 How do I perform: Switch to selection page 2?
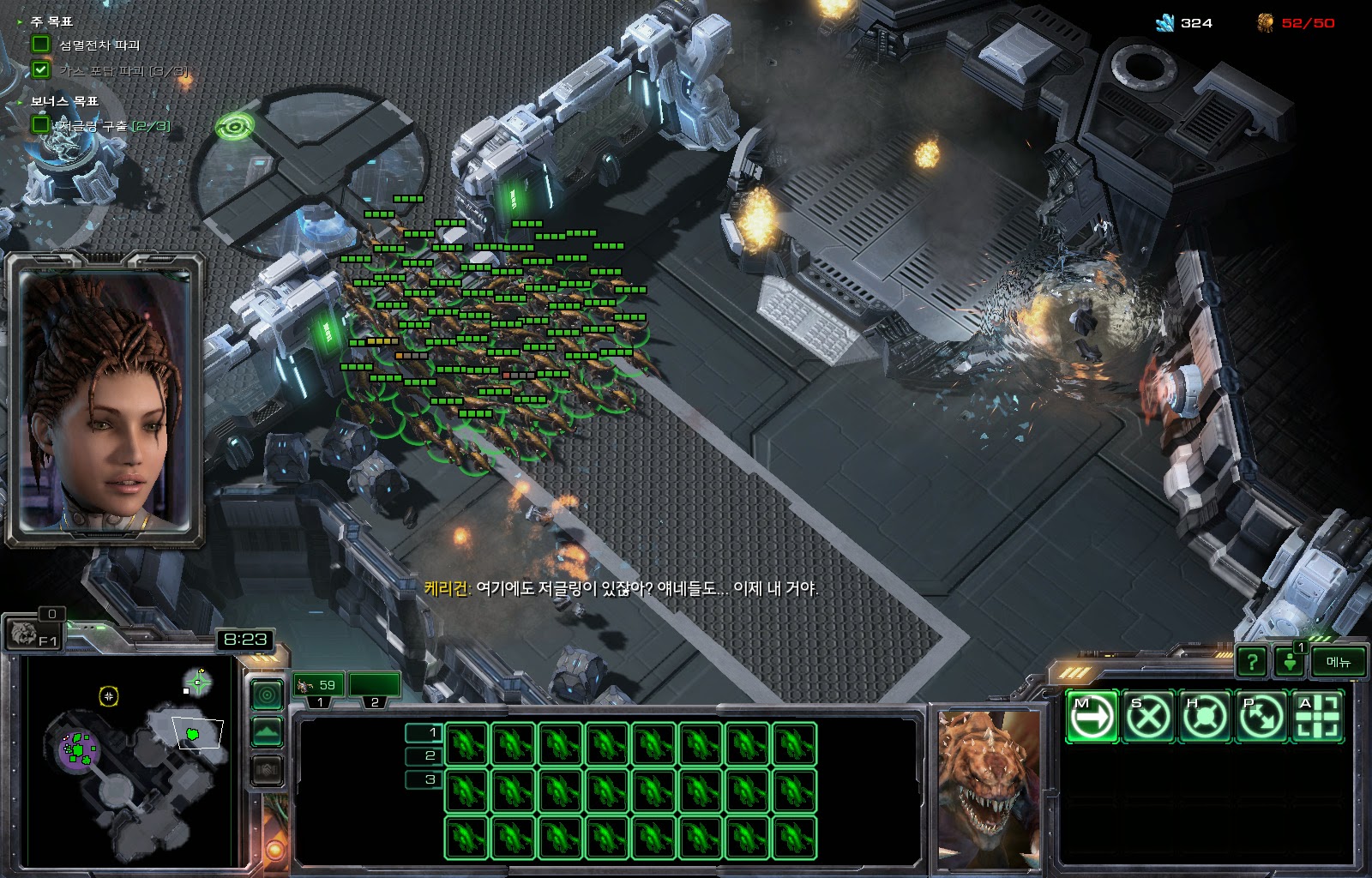pyautogui.click(x=424, y=755)
